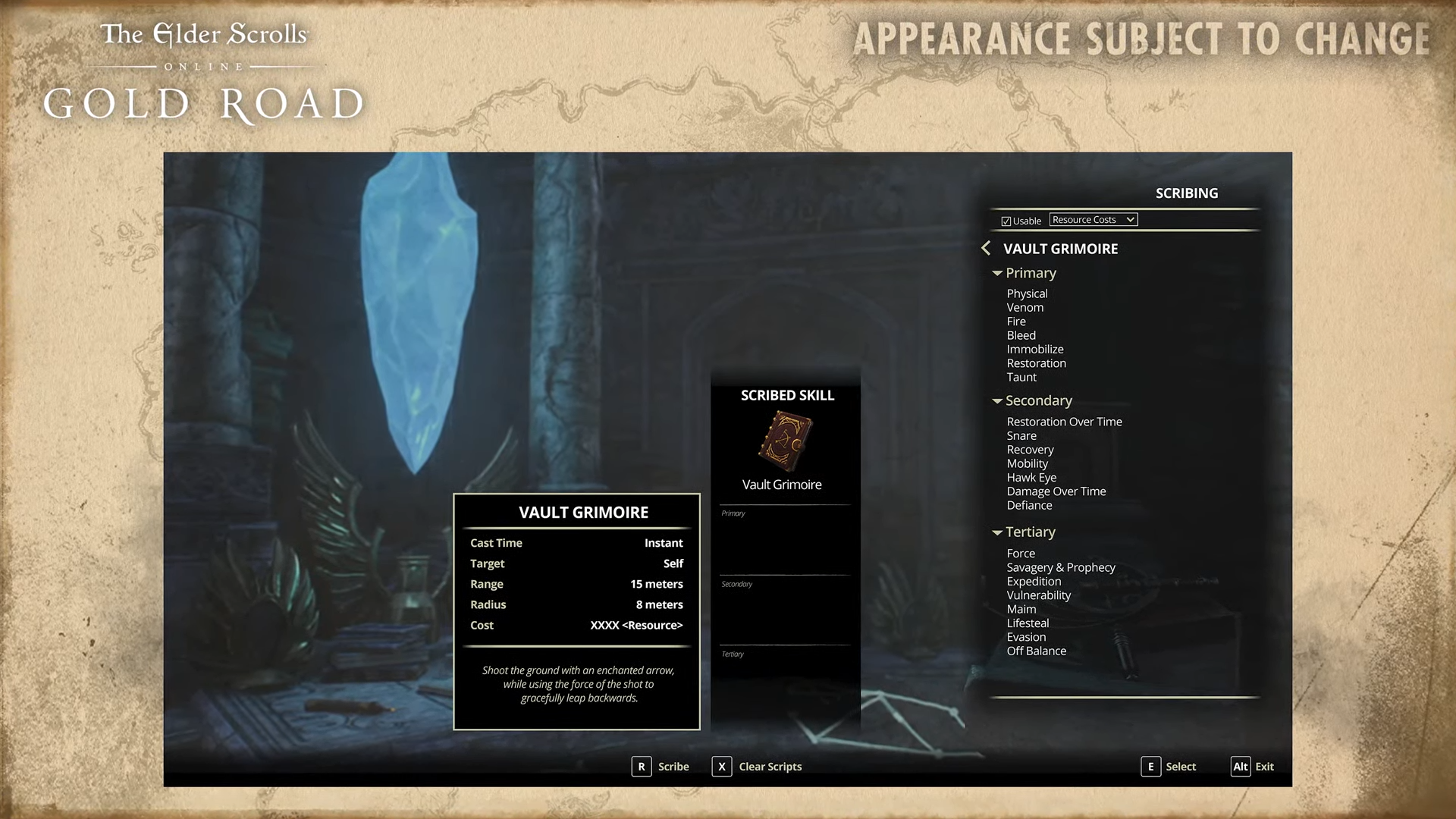The height and width of the screenshot is (819, 1456).
Task: Choose Restoration Over Time script
Action: tap(1064, 422)
